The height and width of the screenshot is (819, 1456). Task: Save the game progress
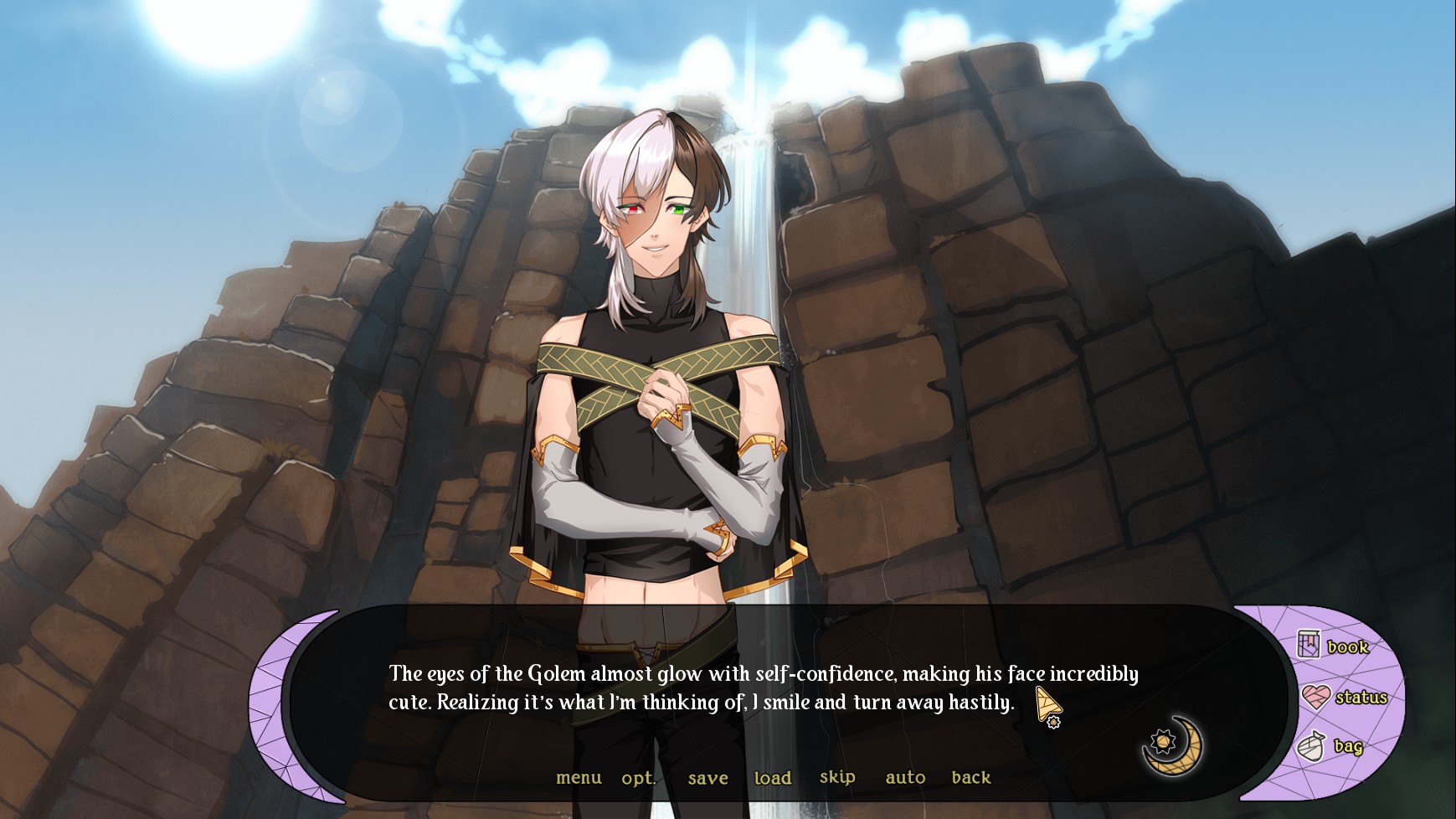[707, 778]
